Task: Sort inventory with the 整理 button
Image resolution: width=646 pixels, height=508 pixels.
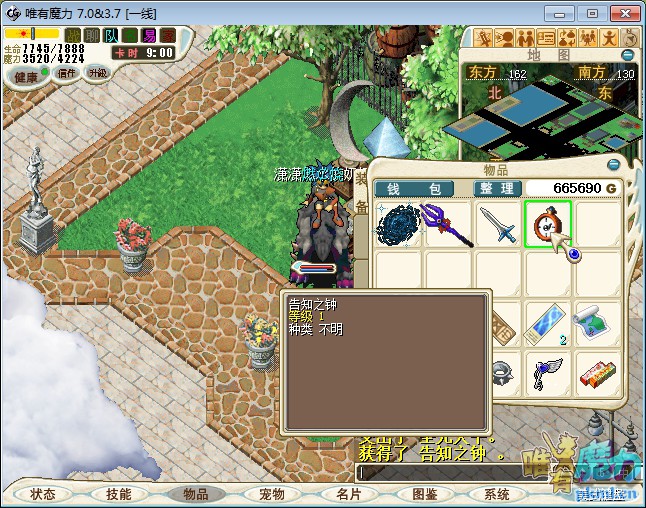Action: pos(494,188)
